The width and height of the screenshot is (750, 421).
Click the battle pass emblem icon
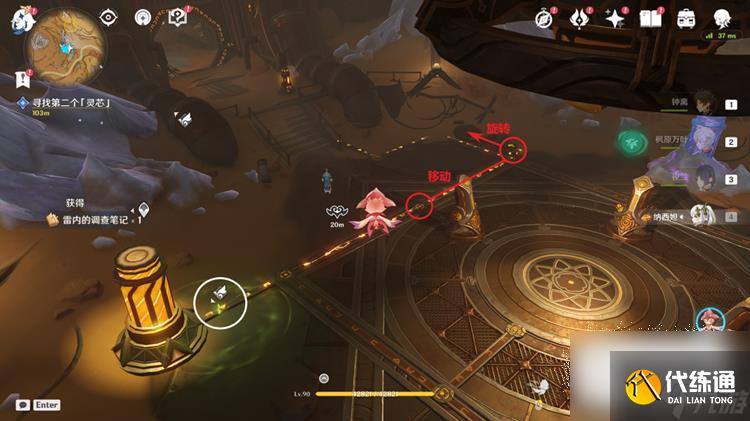[579, 18]
